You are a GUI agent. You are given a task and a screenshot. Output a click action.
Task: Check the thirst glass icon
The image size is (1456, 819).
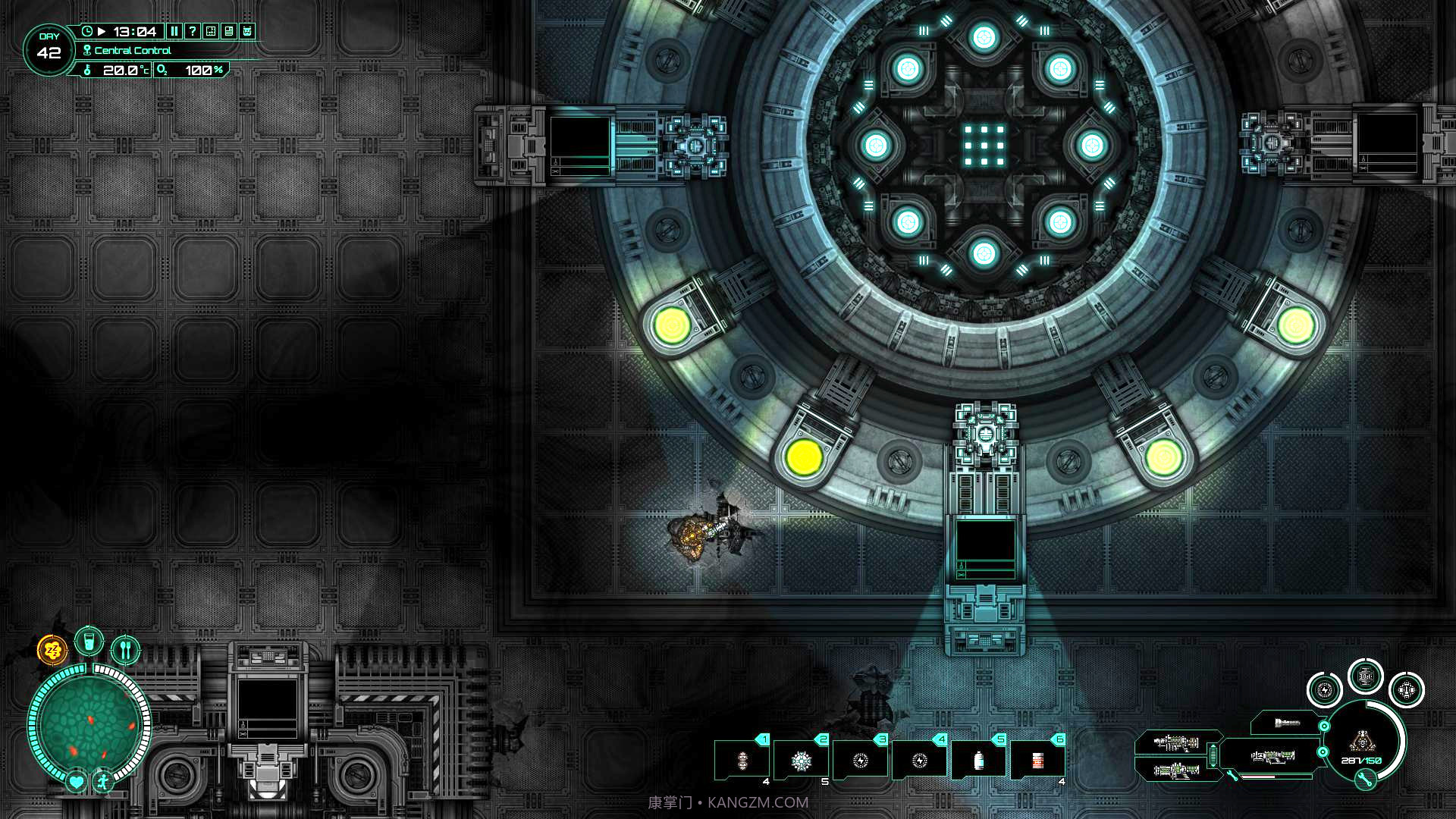pyautogui.click(x=89, y=642)
